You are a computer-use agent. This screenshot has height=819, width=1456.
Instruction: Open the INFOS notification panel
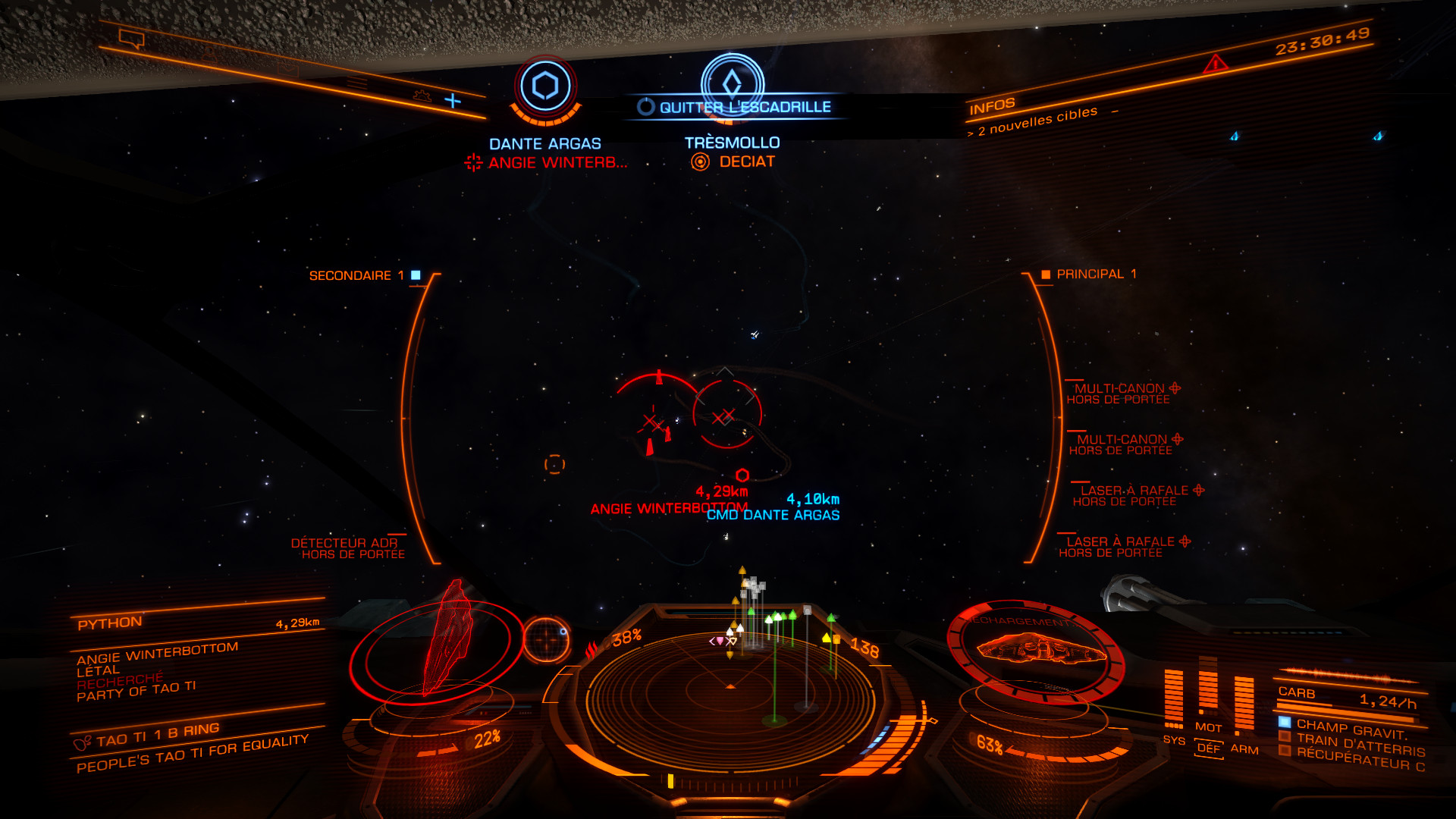[x=992, y=106]
